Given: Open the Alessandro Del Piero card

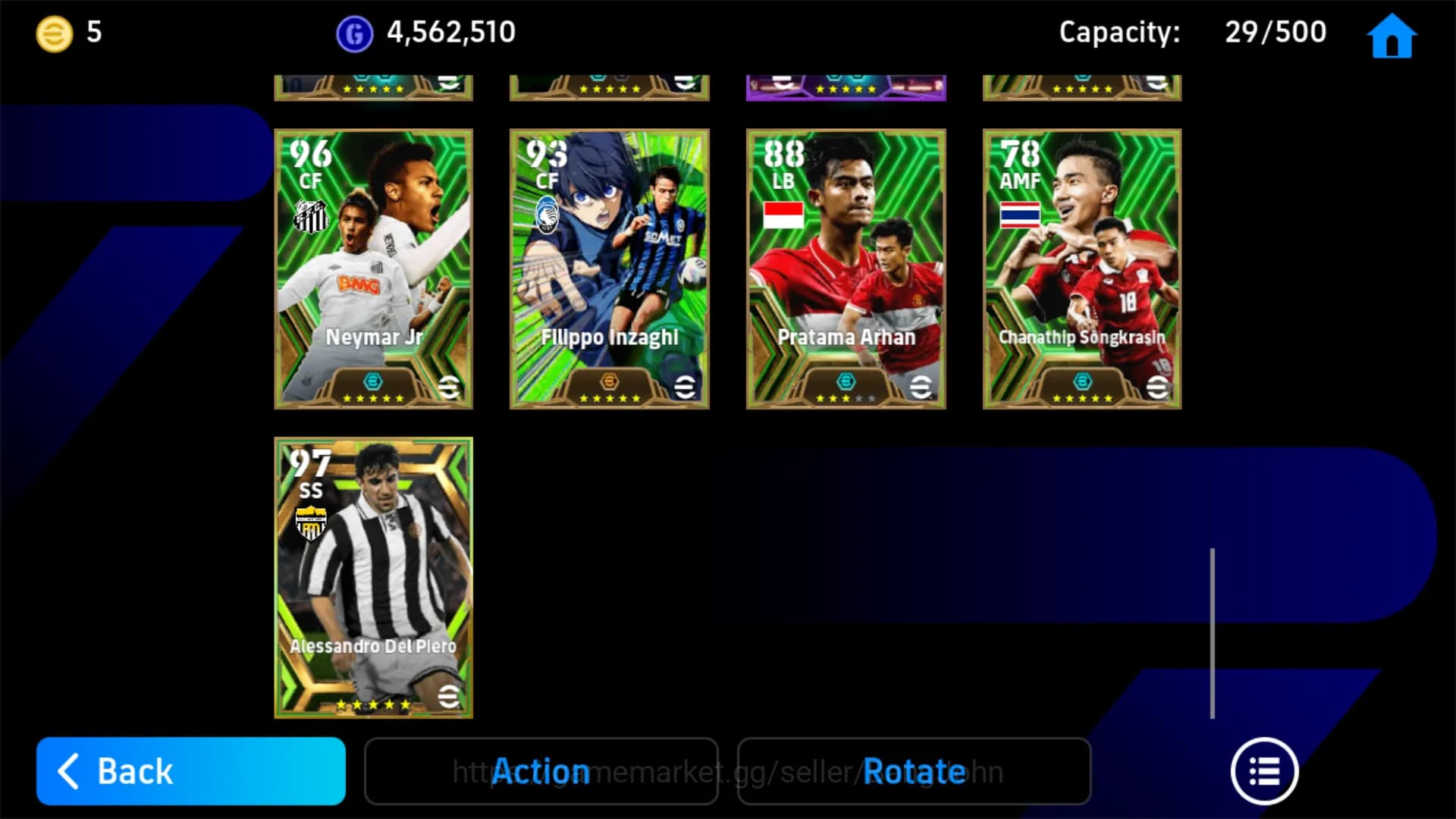Looking at the screenshot, I should point(372,576).
